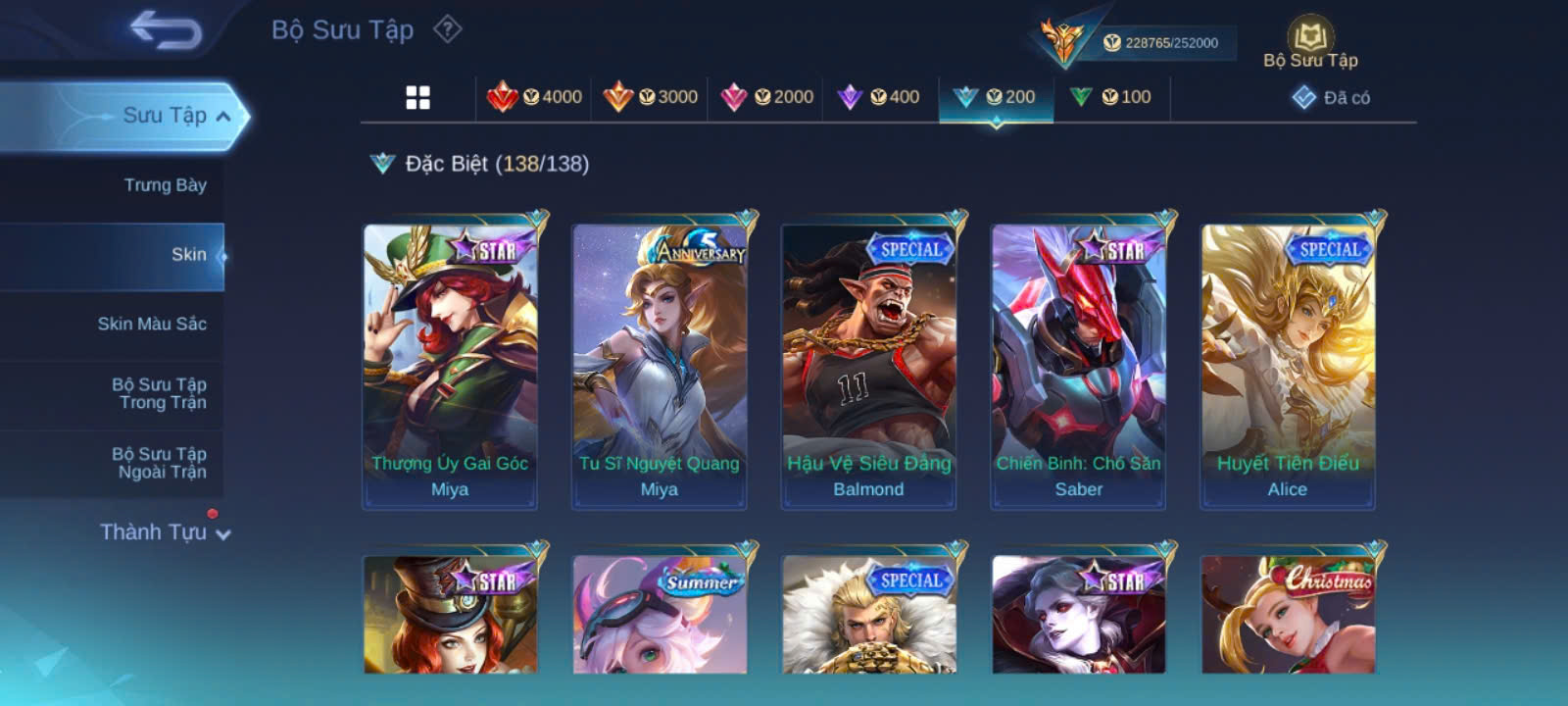Switch to the 4000 points tier tab

(x=535, y=97)
